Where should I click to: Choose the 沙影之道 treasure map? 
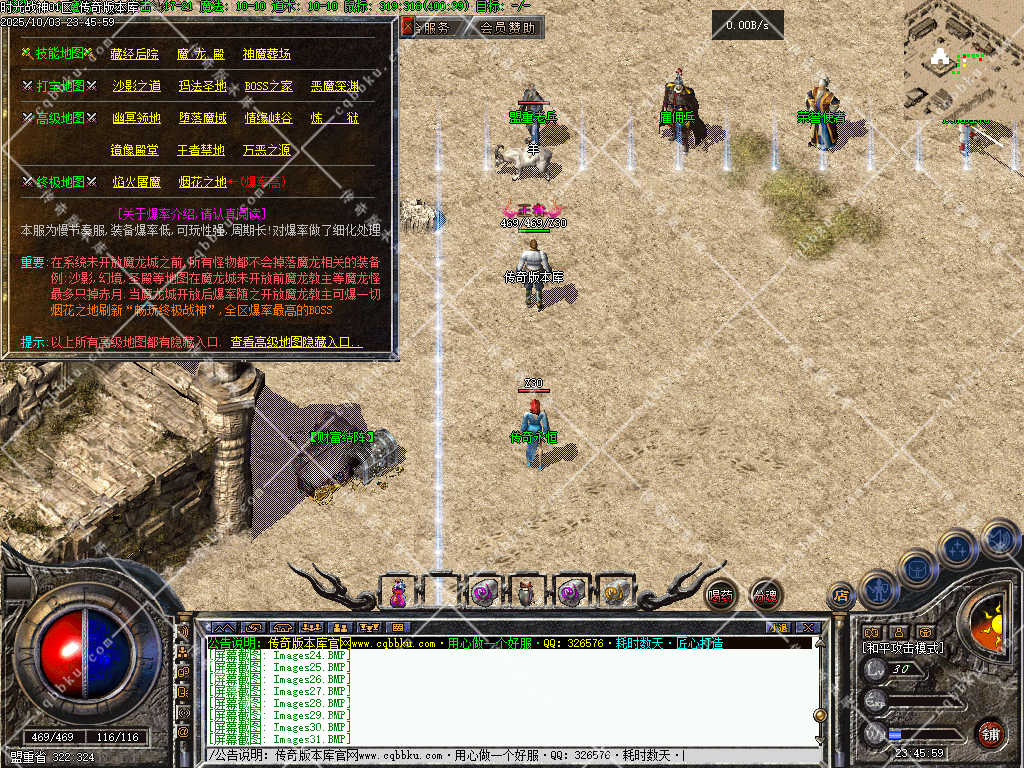[x=136, y=86]
